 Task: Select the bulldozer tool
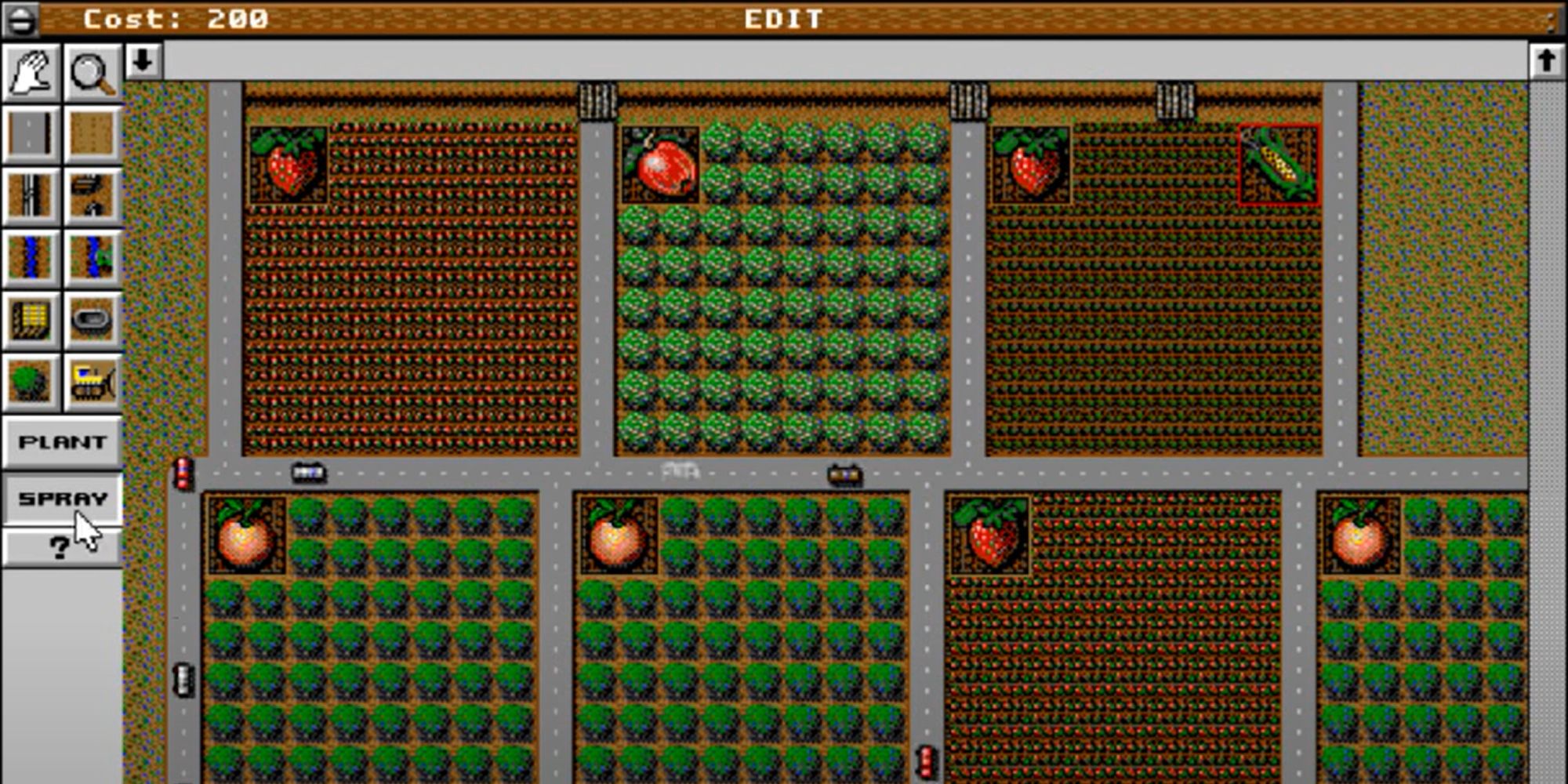coord(91,382)
